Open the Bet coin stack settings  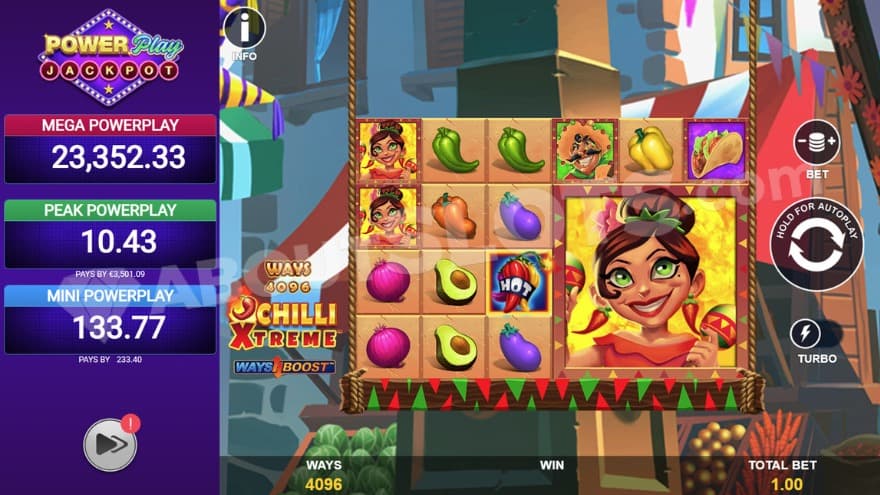tap(816, 142)
